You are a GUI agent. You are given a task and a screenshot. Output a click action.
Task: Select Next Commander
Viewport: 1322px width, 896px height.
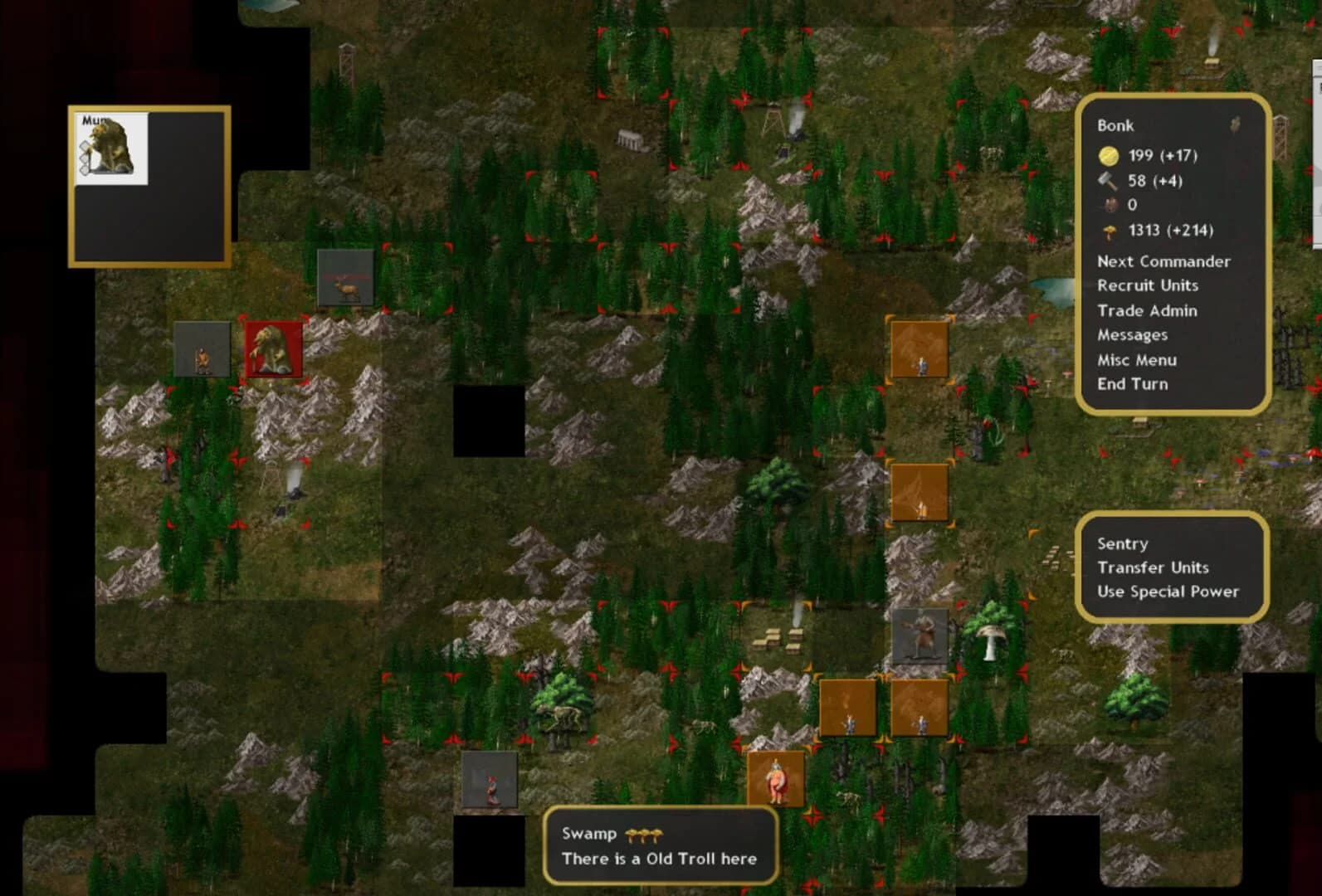(x=1164, y=261)
